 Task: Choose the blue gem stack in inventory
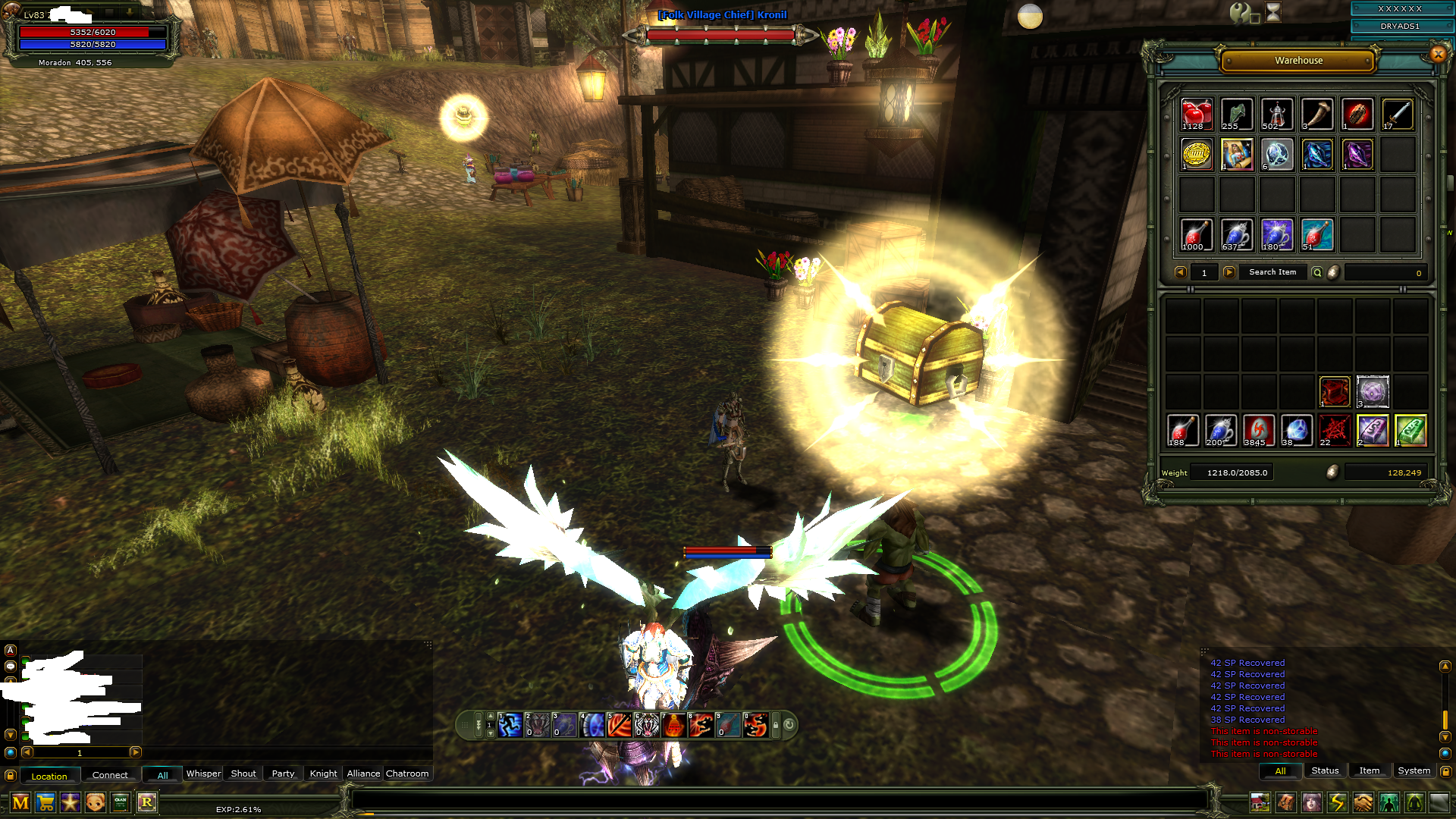coord(1297,430)
